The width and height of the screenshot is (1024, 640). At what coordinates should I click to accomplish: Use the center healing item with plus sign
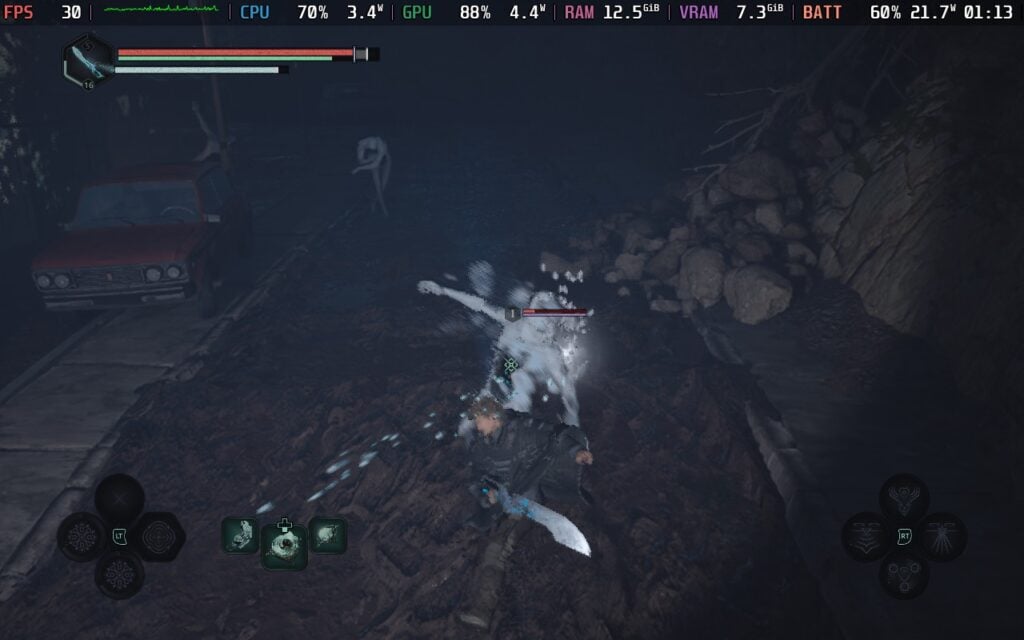point(284,545)
